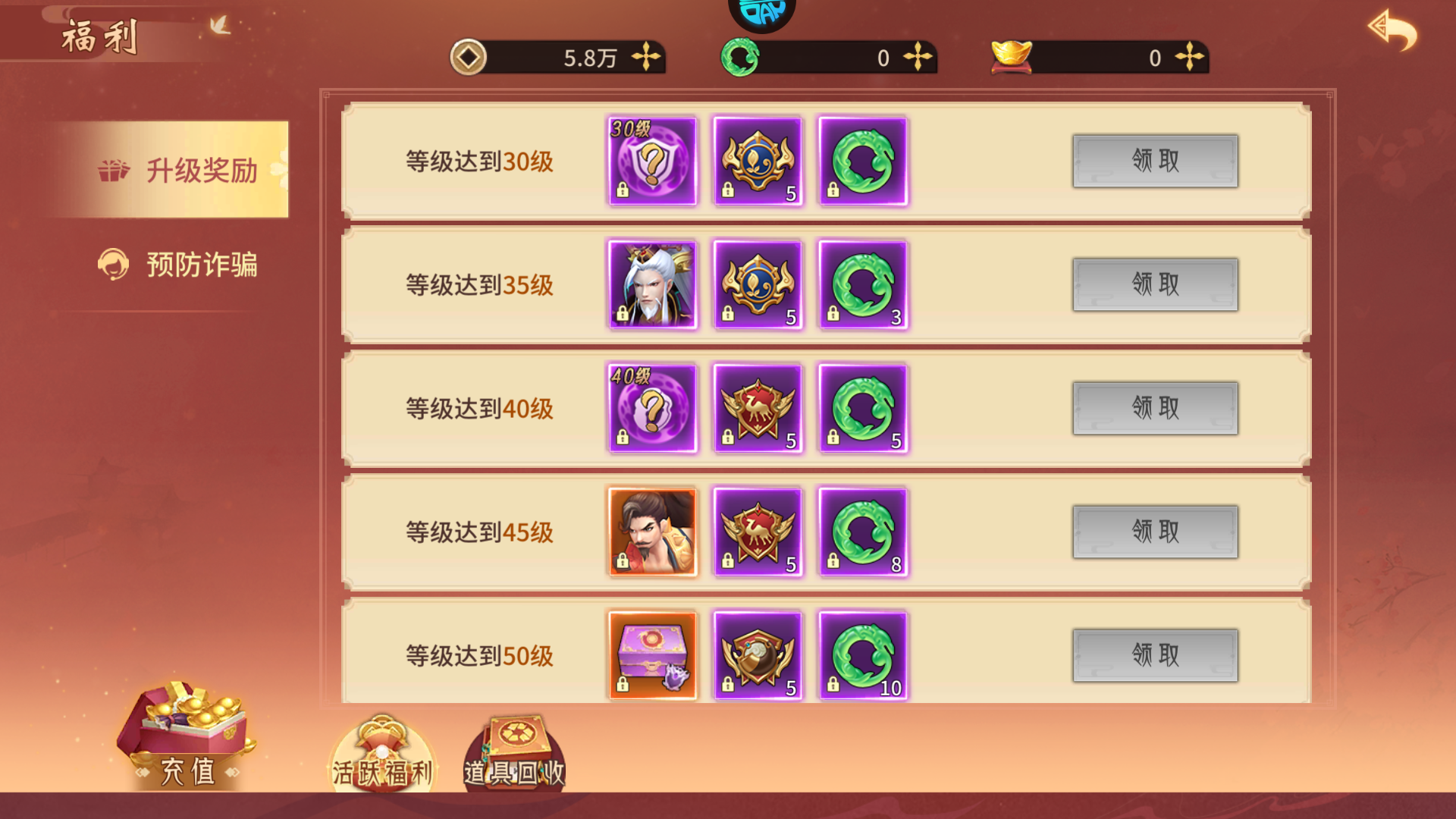View the elder character avatar reward for level 35

652,284
